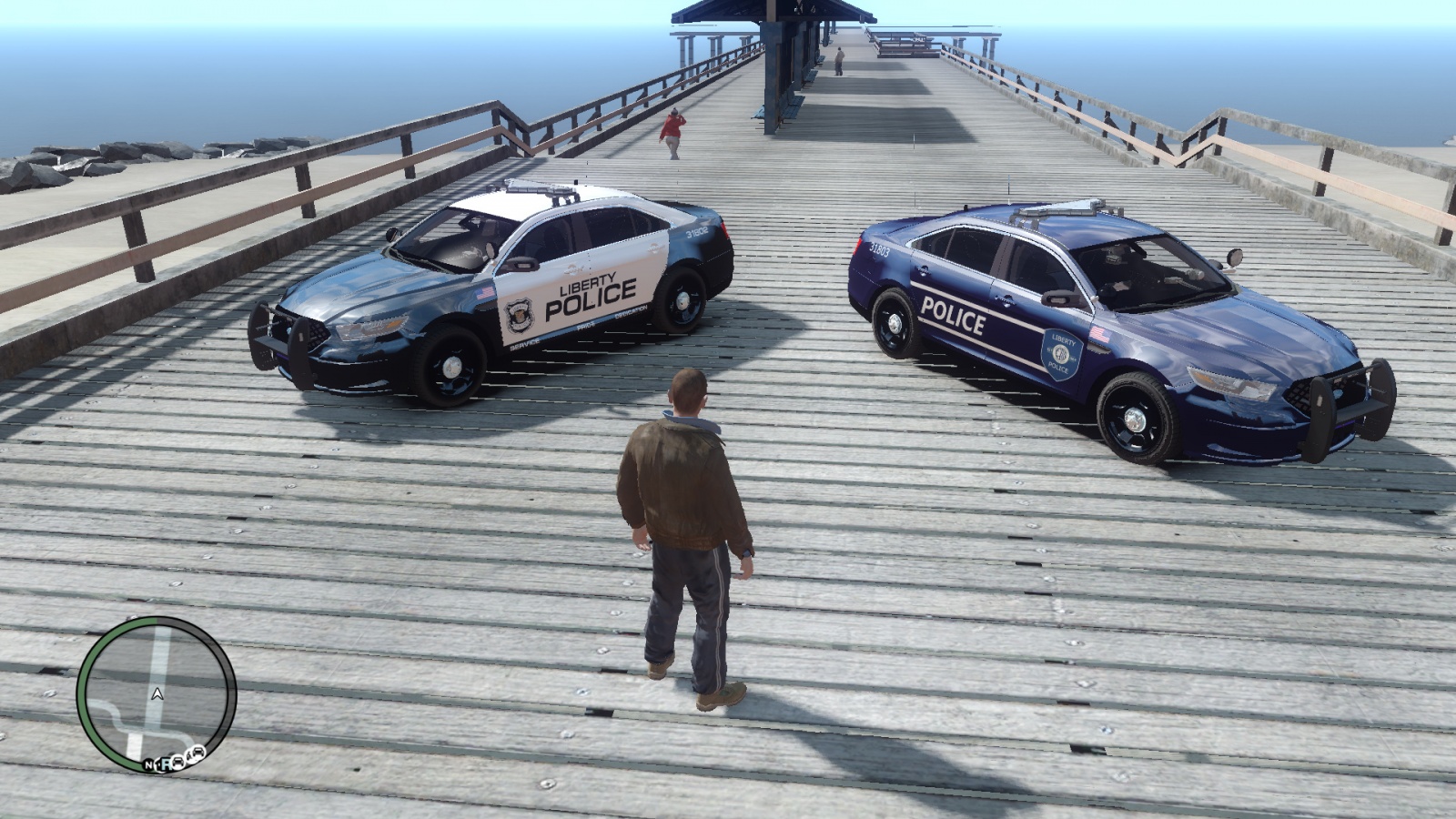Click the N compass marker on the minimap
The height and width of the screenshot is (819, 1456).
tap(149, 764)
